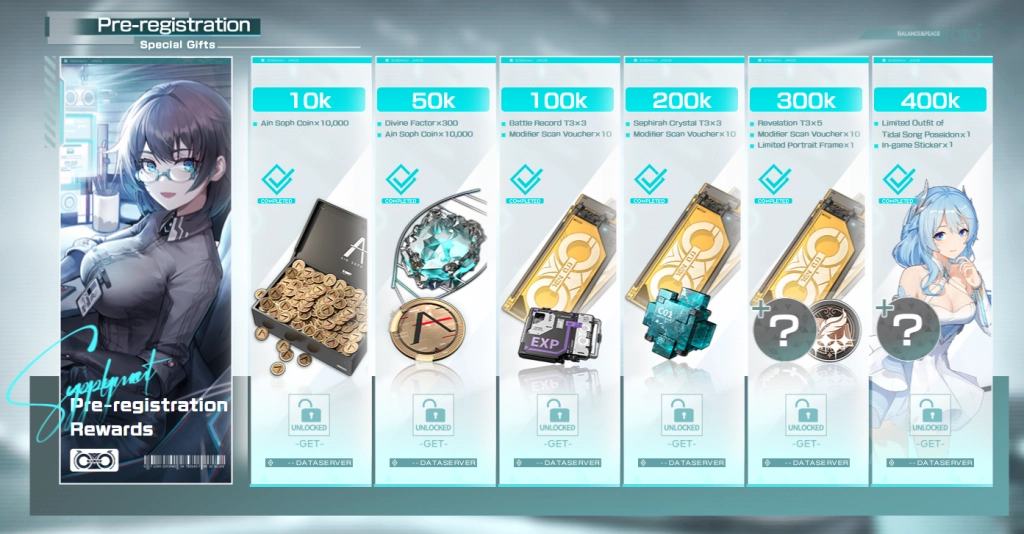Open the Pre-registration Rewards character banner
Image resolution: width=1024 pixels, height=534 pixels.
coord(147,270)
